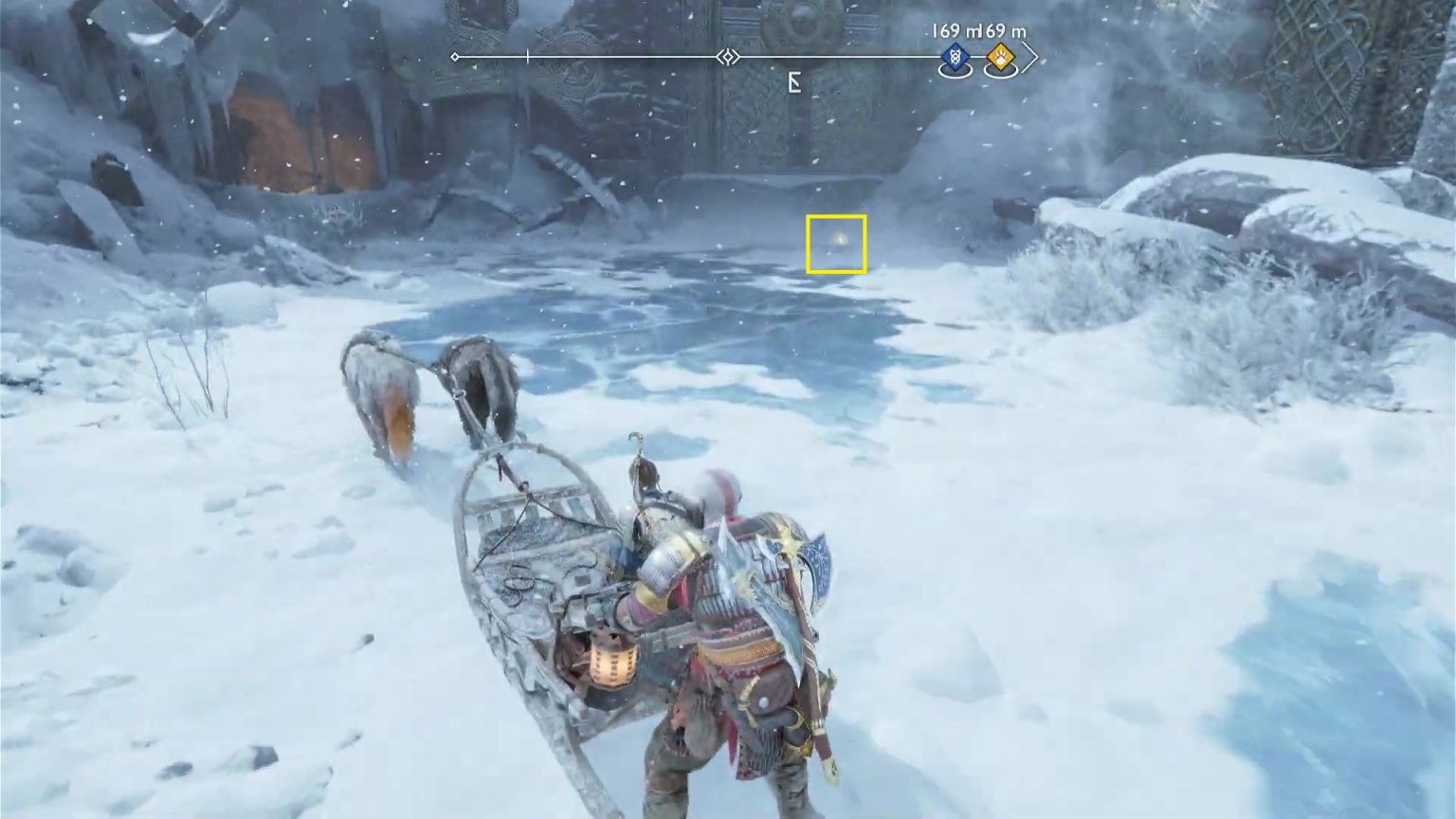The image size is (1456, 819).
Task: Click the gold marker glow ring
Action: coord(1001,71)
